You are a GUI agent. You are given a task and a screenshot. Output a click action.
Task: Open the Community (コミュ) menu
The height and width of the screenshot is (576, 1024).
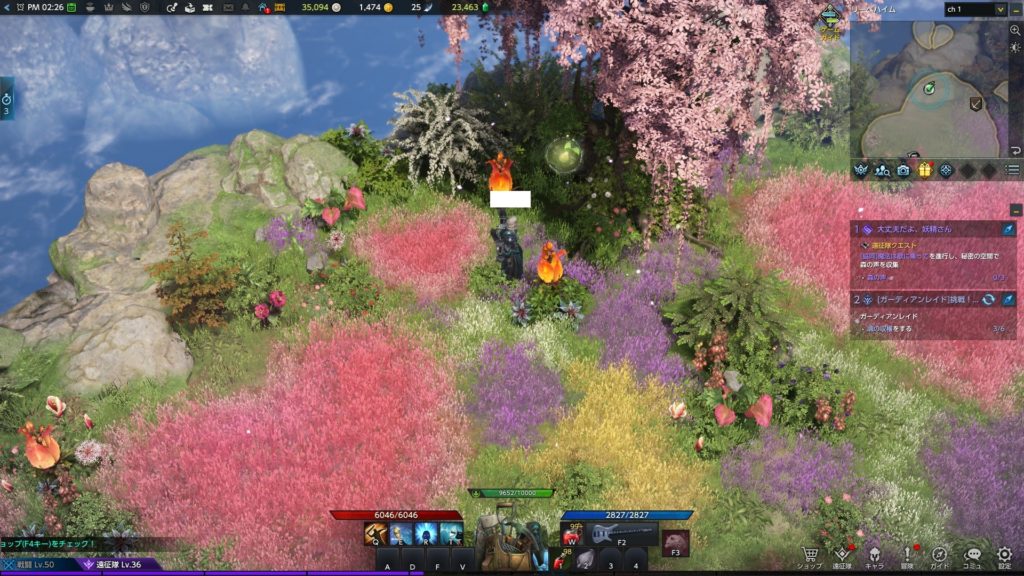[972, 555]
